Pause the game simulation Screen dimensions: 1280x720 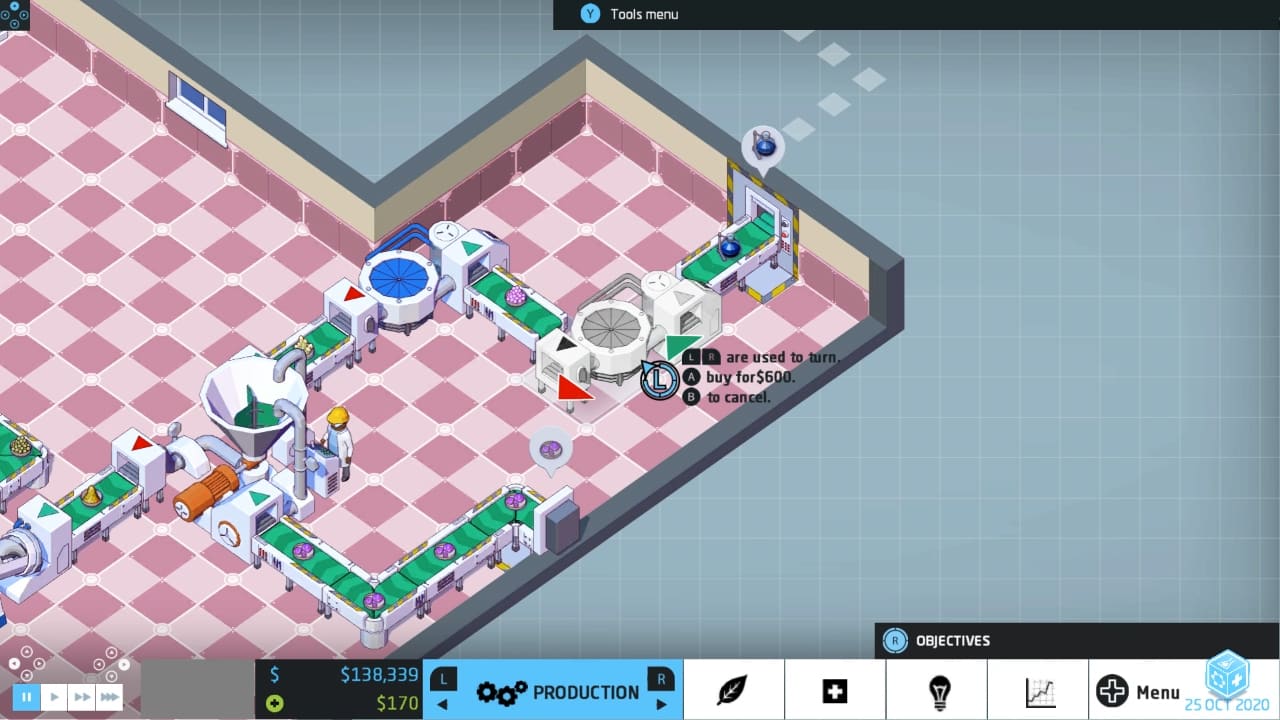pos(26,697)
